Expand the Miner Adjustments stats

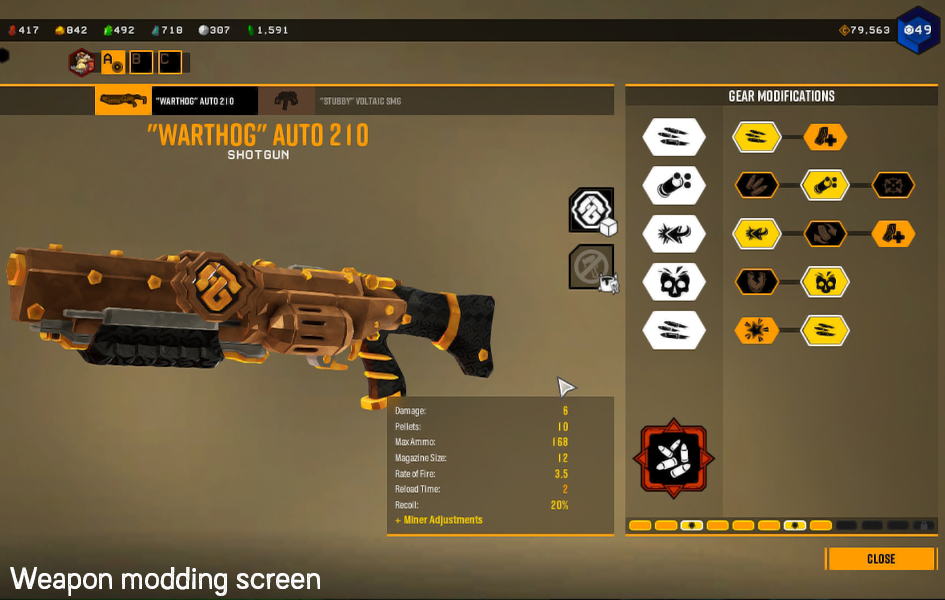pos(439,520)
